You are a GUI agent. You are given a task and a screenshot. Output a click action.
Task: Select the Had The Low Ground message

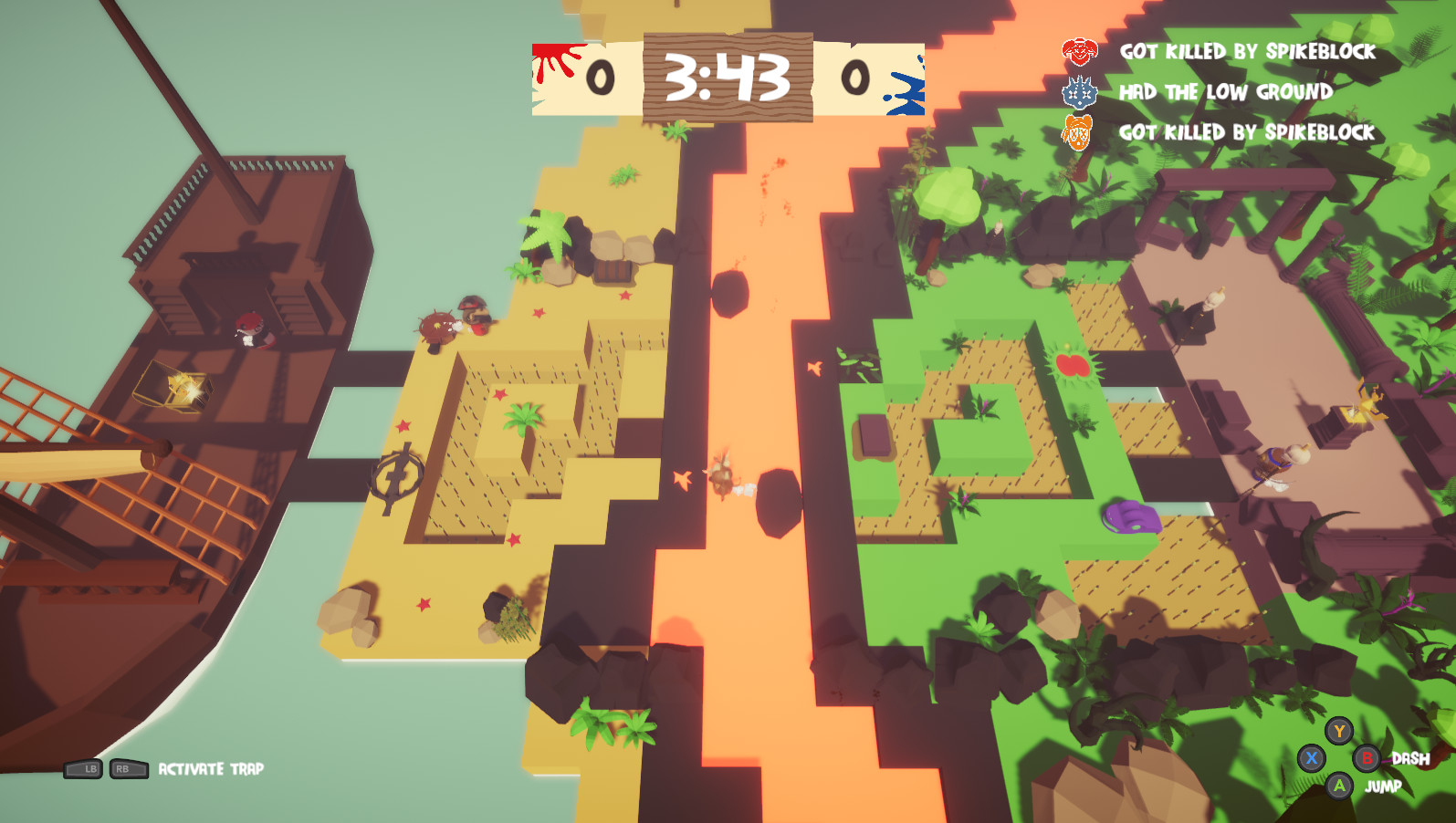click(1226, 92)
